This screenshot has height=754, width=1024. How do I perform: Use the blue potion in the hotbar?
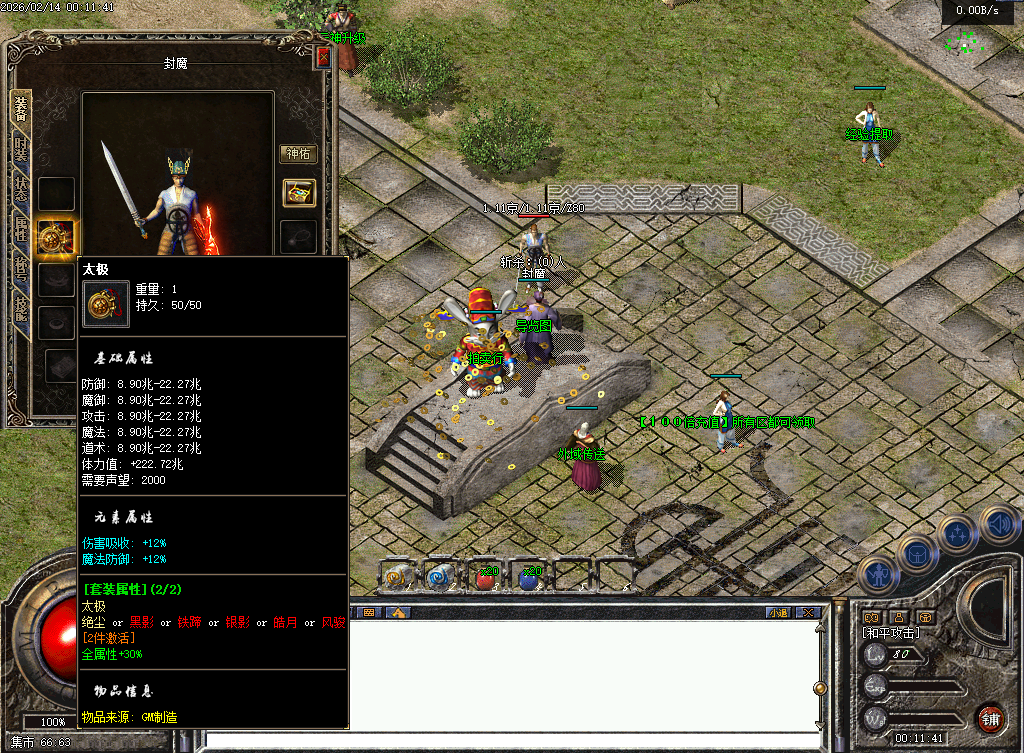[x=530, y=577]
